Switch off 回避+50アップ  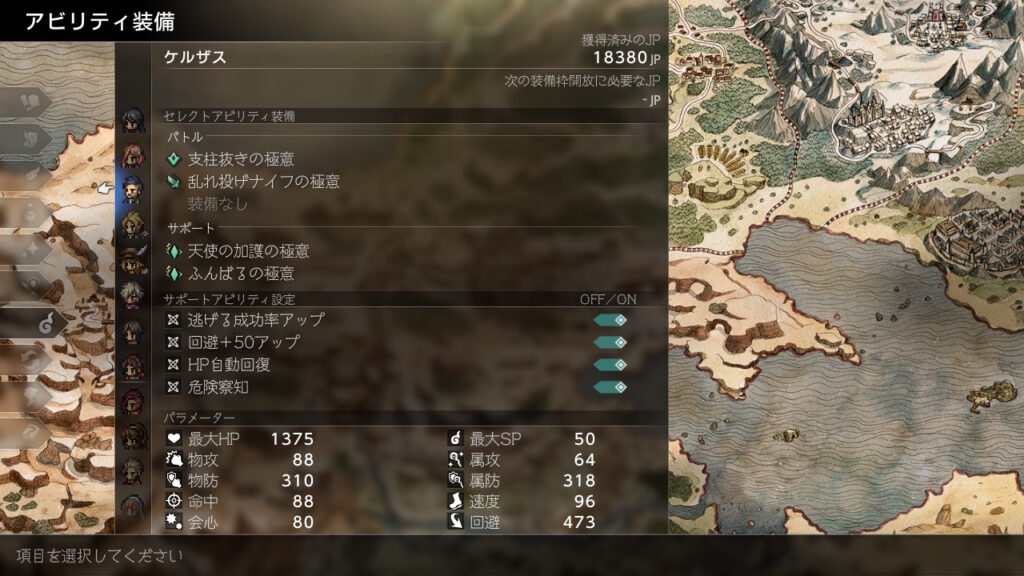610,343
